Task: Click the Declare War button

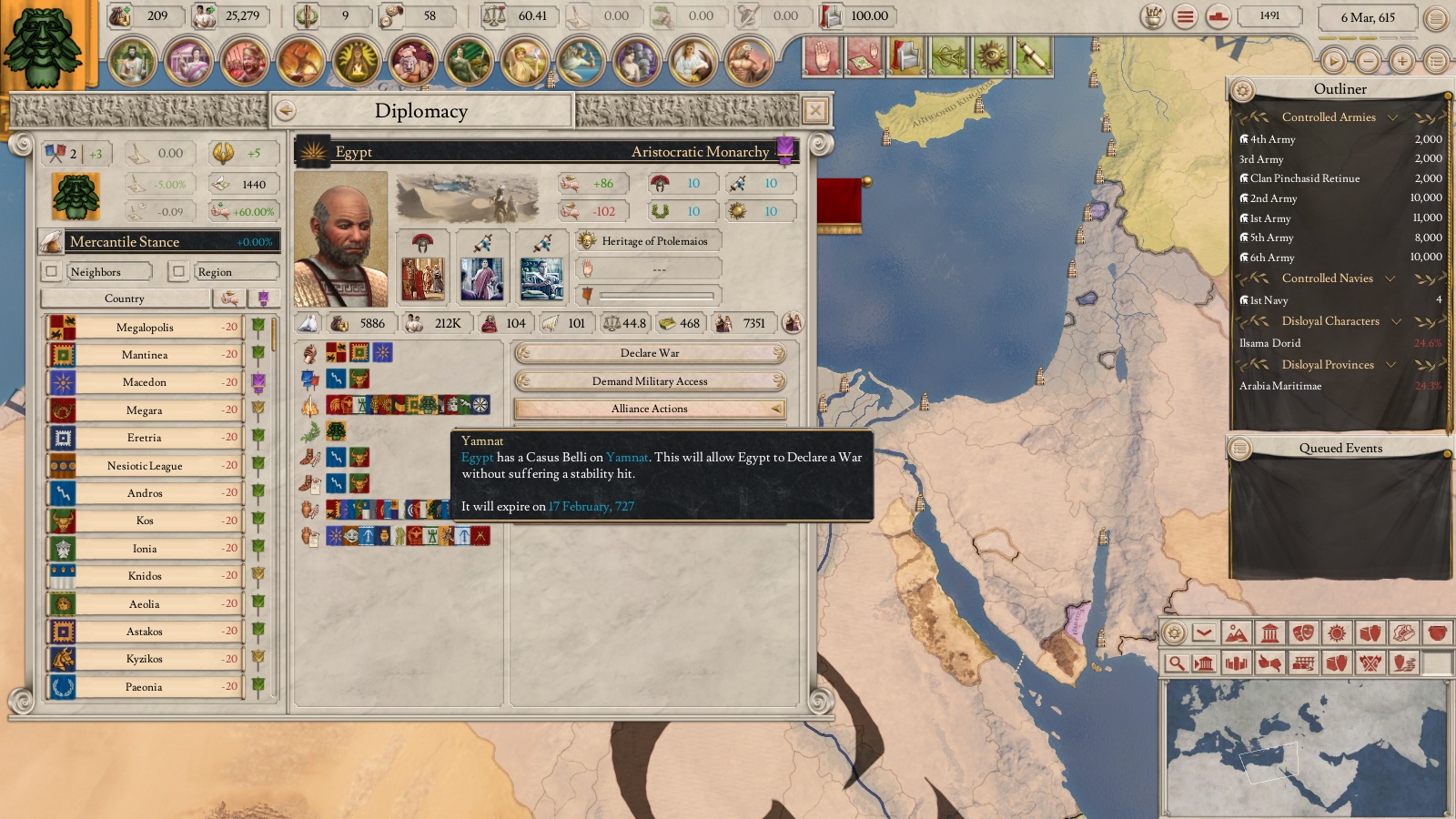Action: (x=650, y=353)
